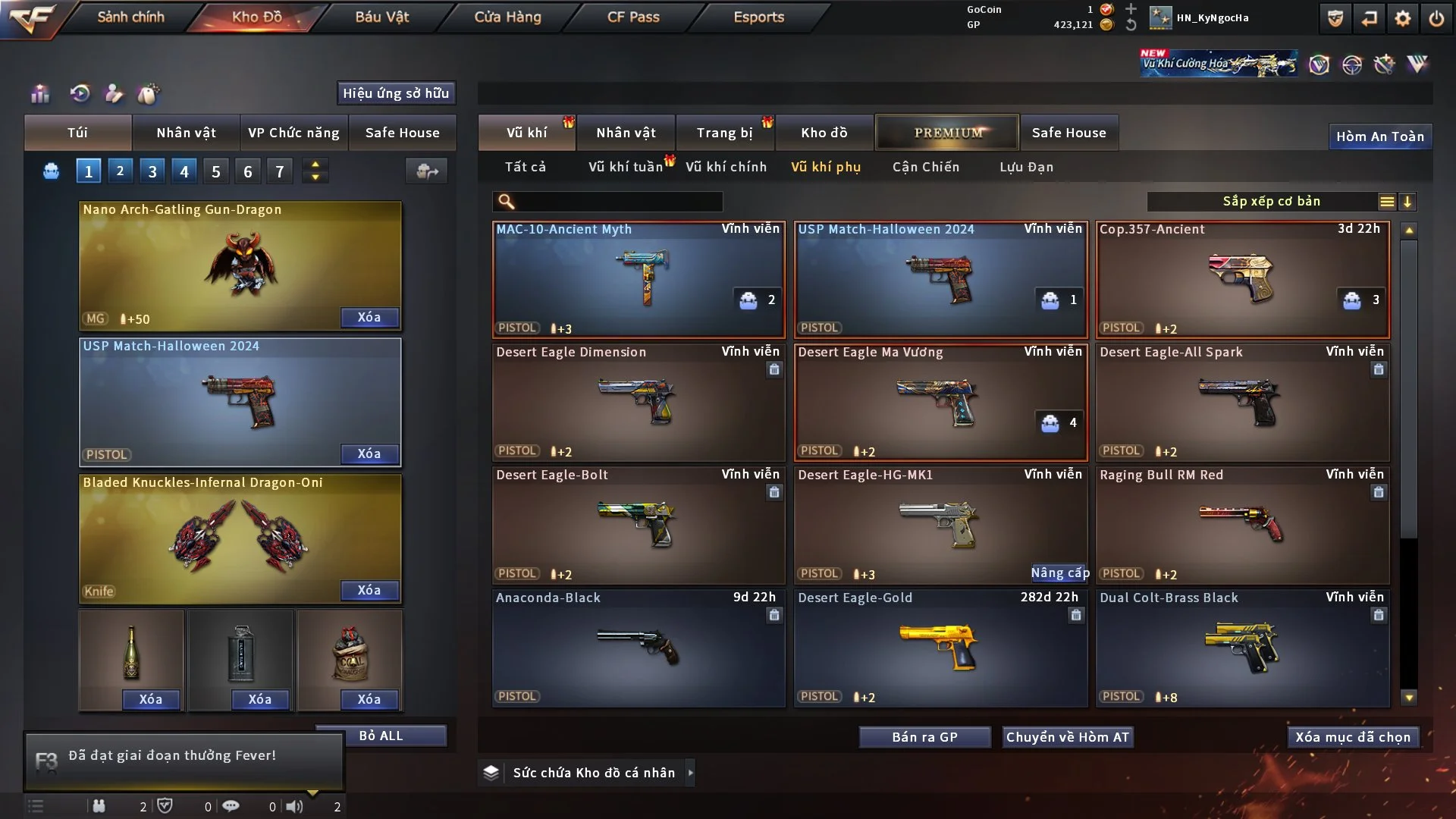Open the Hòm An Toàn safe box

(x=1379, y=136)
